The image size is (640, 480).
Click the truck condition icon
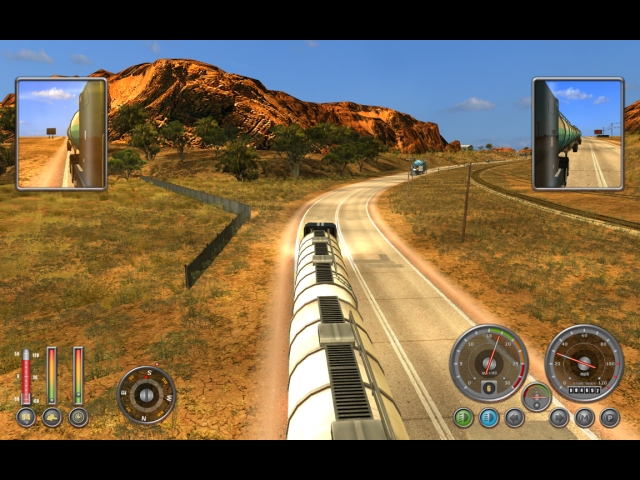click(x=52, y=417)
